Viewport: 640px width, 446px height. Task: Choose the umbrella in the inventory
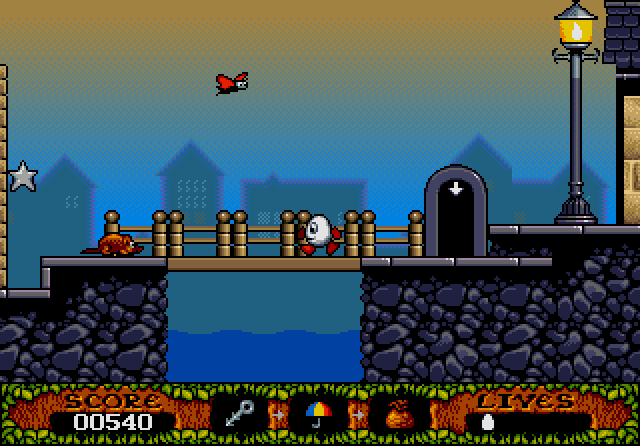[319, 412]
